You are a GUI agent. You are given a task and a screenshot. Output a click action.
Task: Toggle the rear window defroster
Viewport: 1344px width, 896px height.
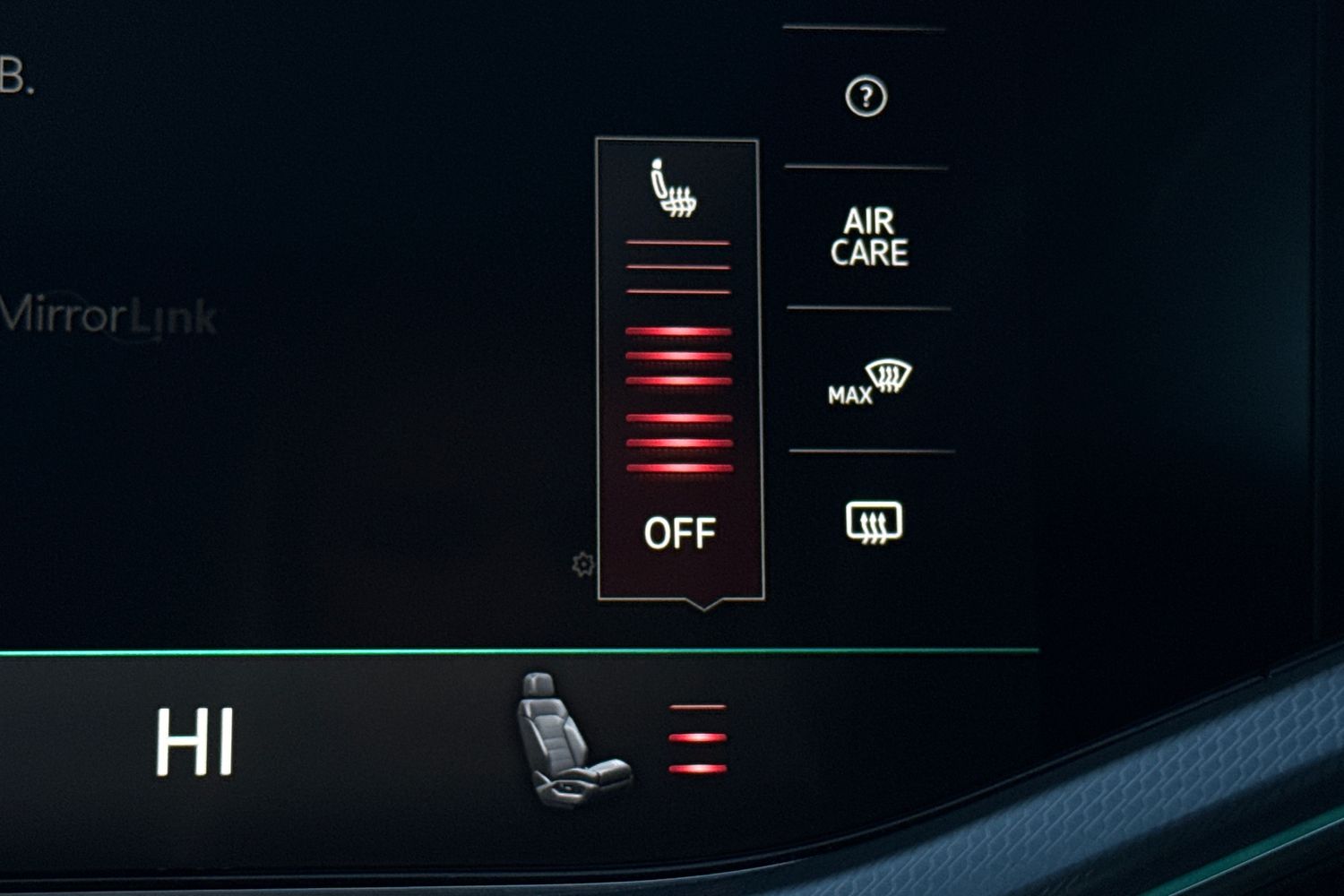[x=874, y=522]
